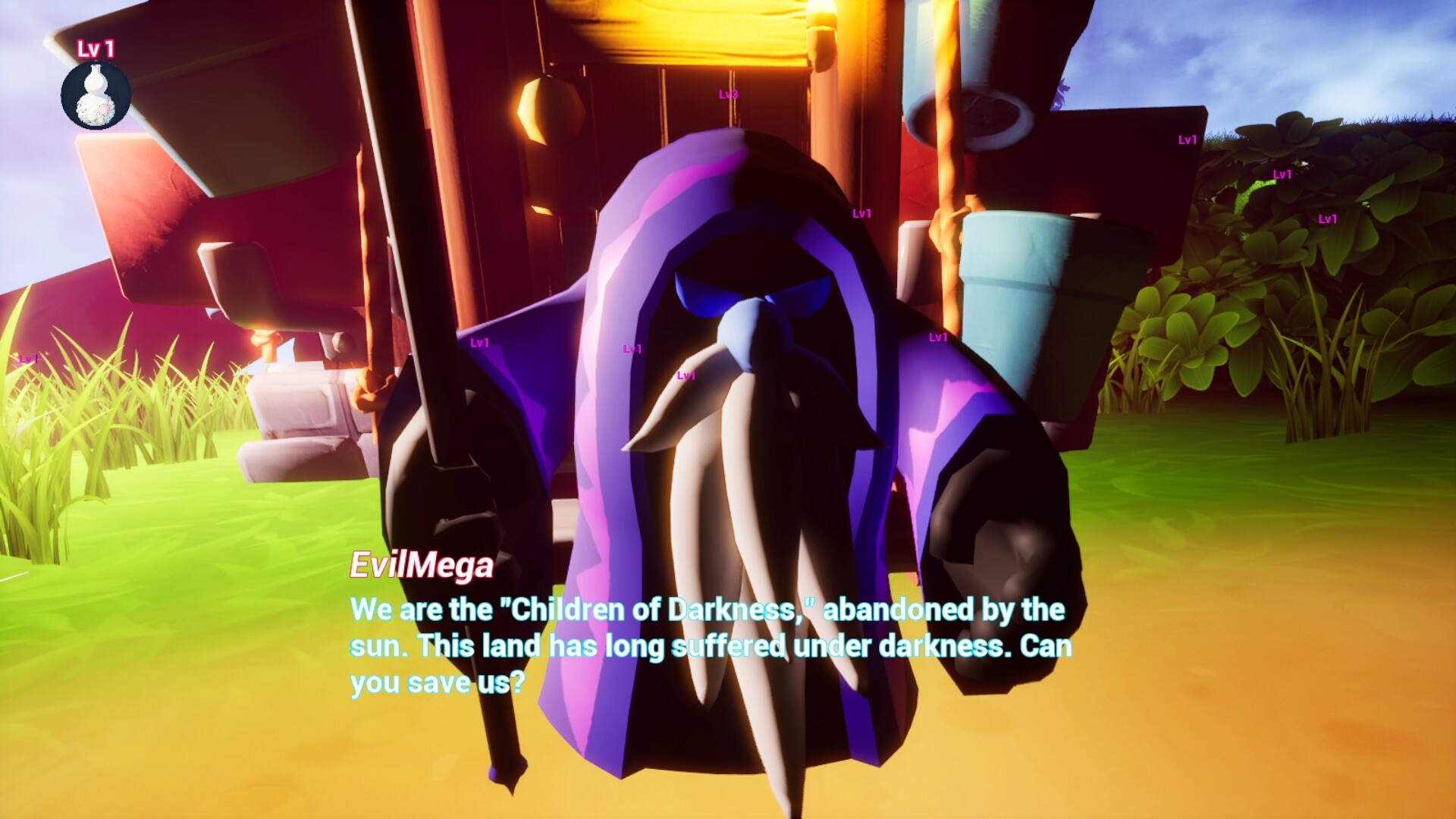Select the Lv1 tag on the hedge flower
The image size is (1456, 819).
[1282, 174]
